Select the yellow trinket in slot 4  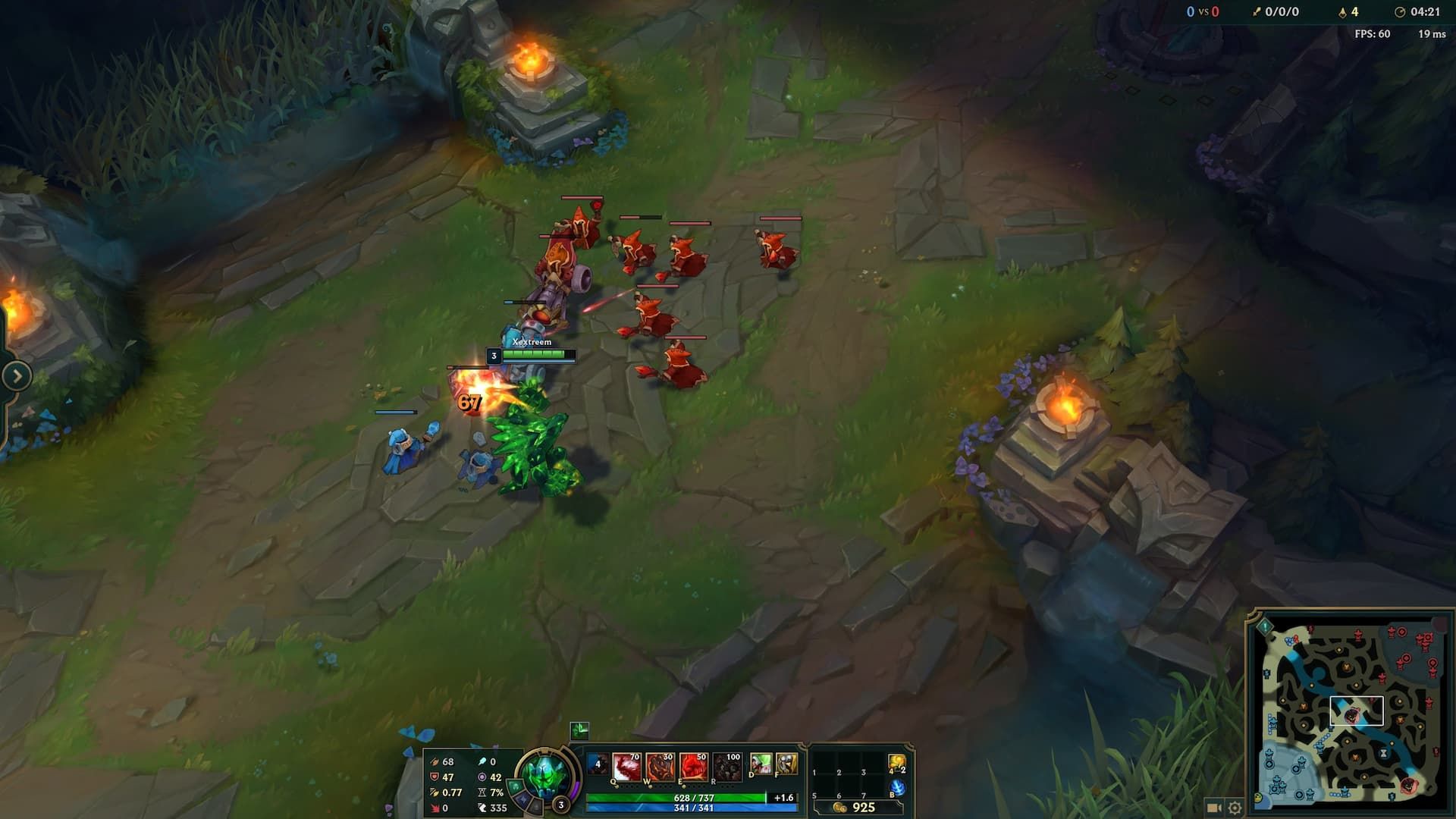click(898, 763)
